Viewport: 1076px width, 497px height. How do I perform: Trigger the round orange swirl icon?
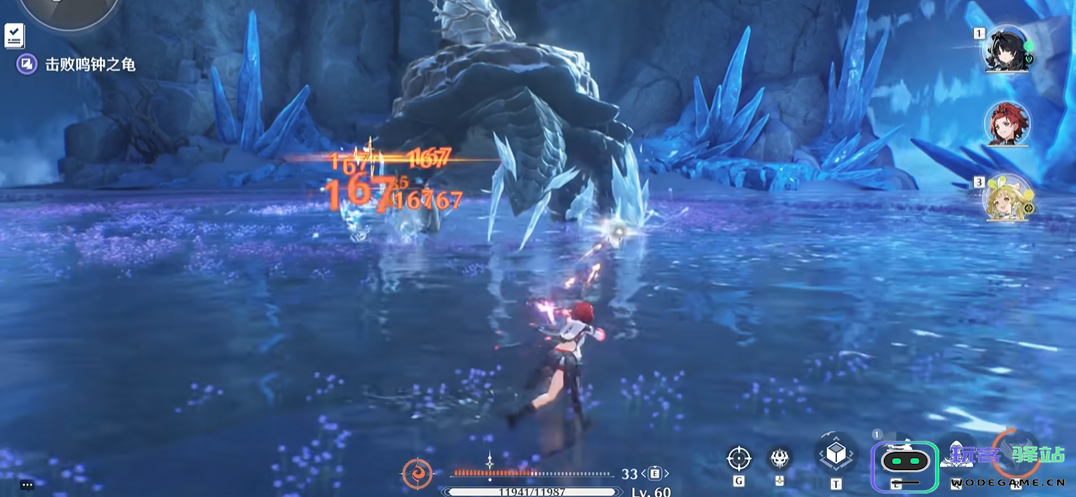click(417, 473)
